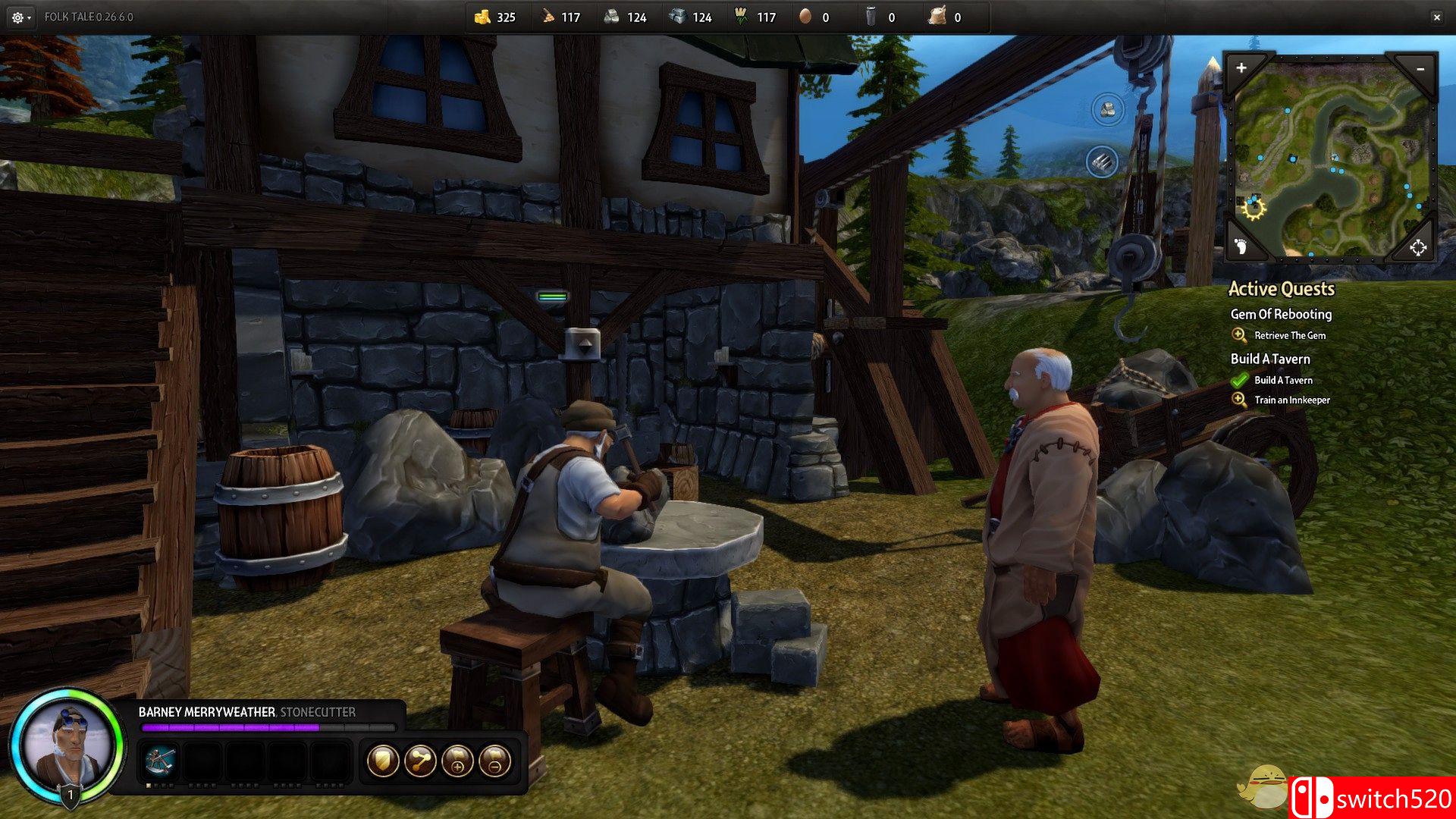Click the connected nodes button
Image resolution: width=1456 pixels, height=819 pixels.
420,761
